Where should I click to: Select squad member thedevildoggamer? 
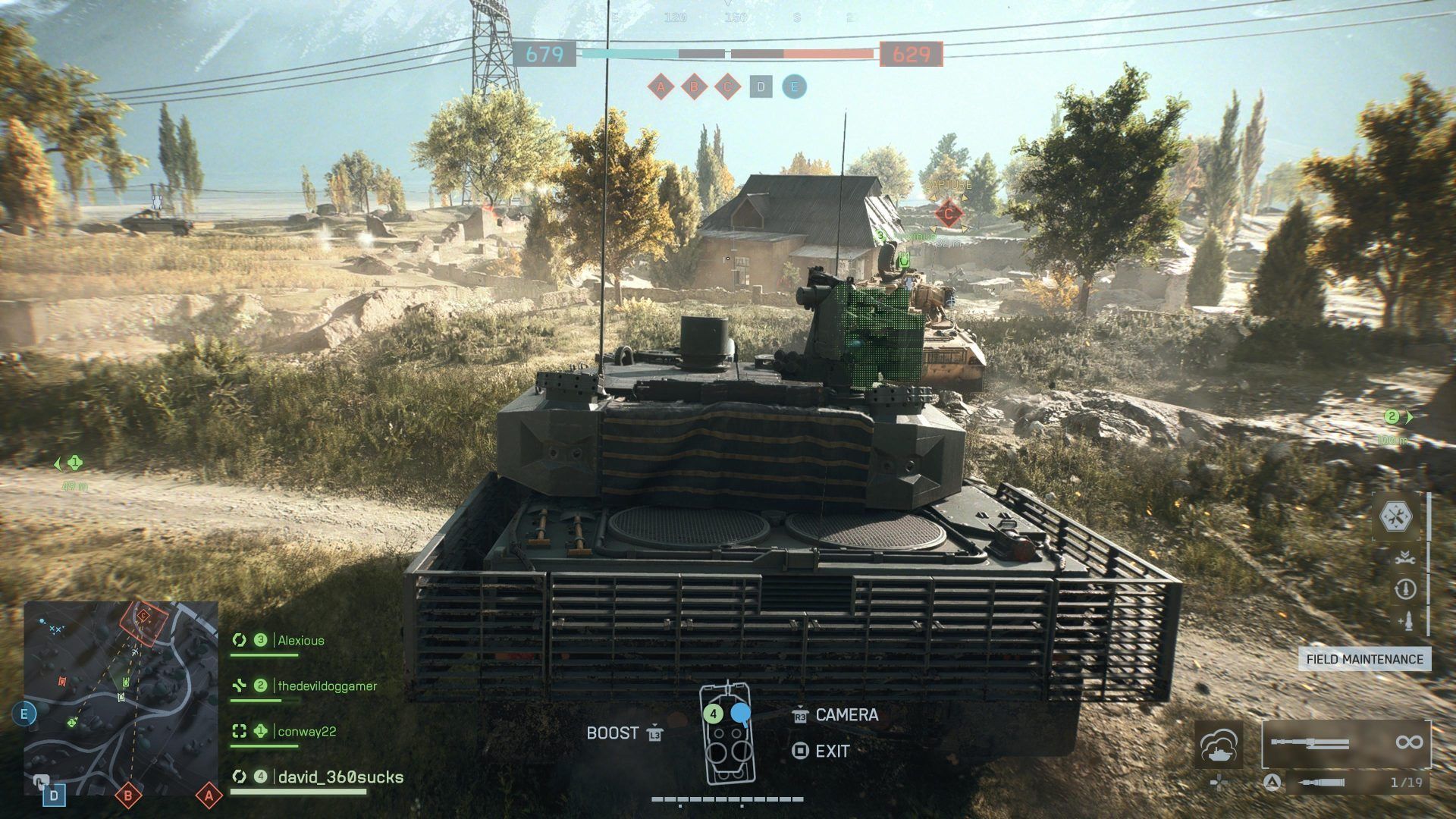[327, 686]
